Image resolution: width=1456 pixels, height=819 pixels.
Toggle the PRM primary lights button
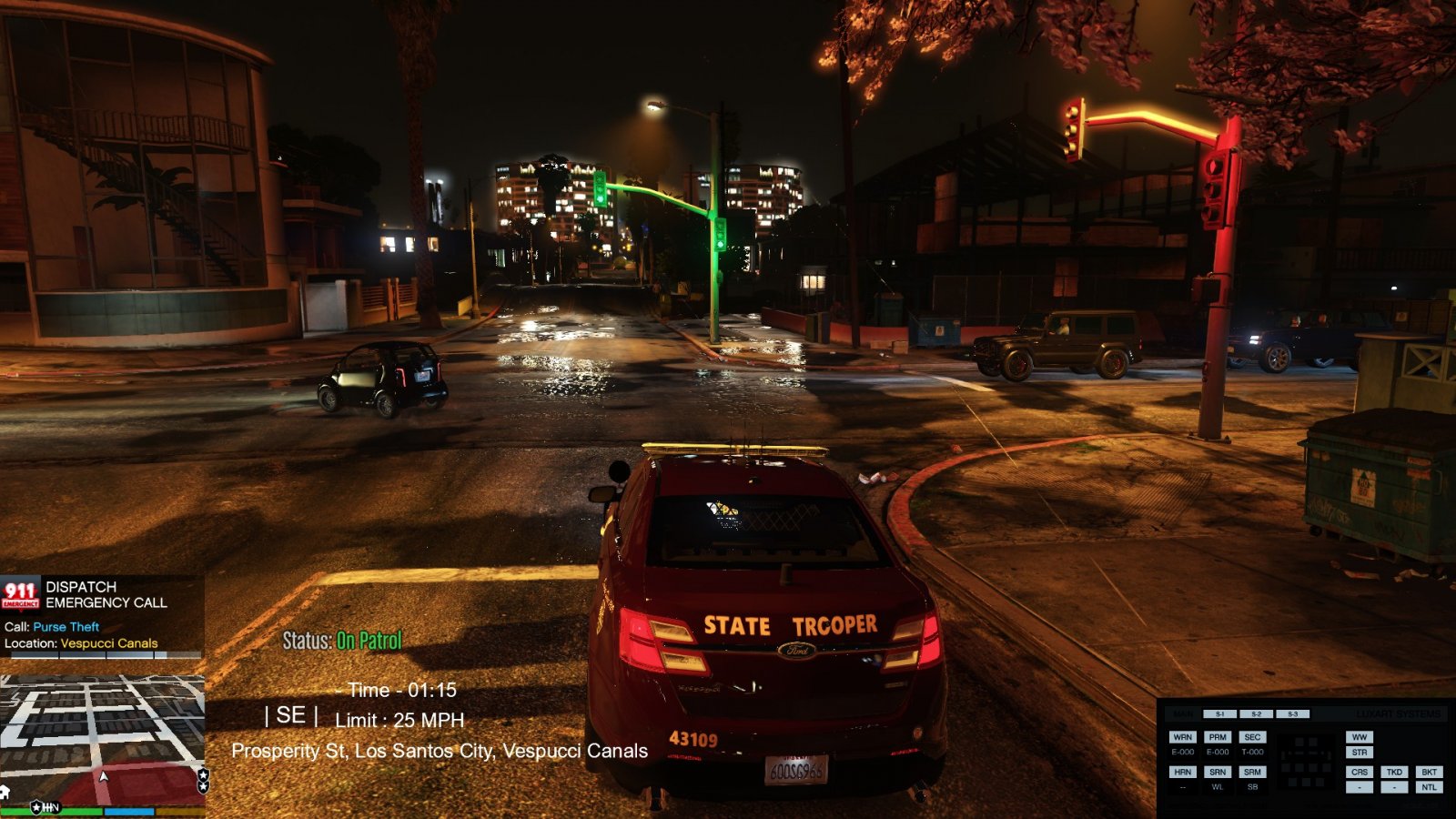1218,737
